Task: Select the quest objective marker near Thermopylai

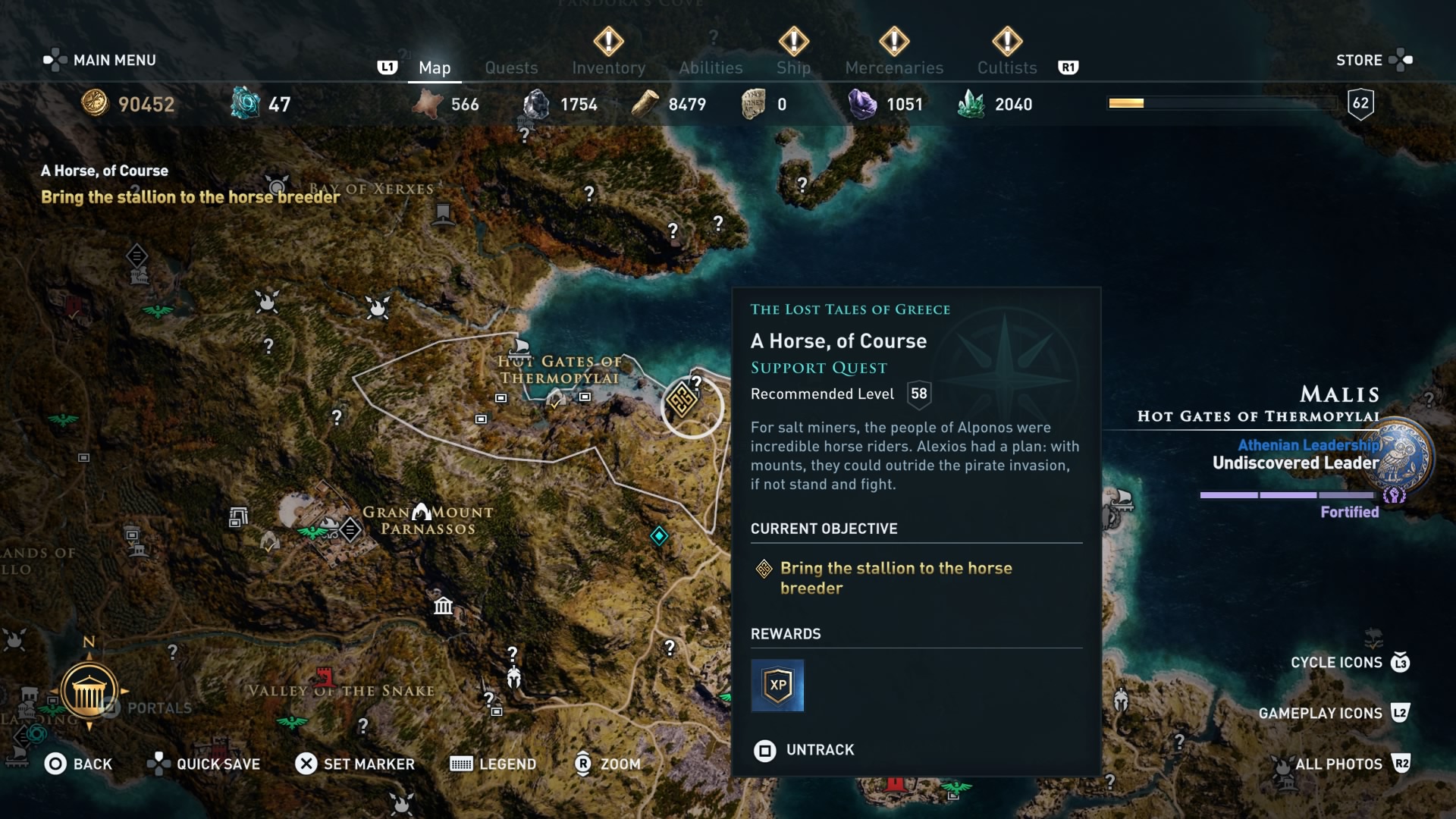Action: pos(682,397)
